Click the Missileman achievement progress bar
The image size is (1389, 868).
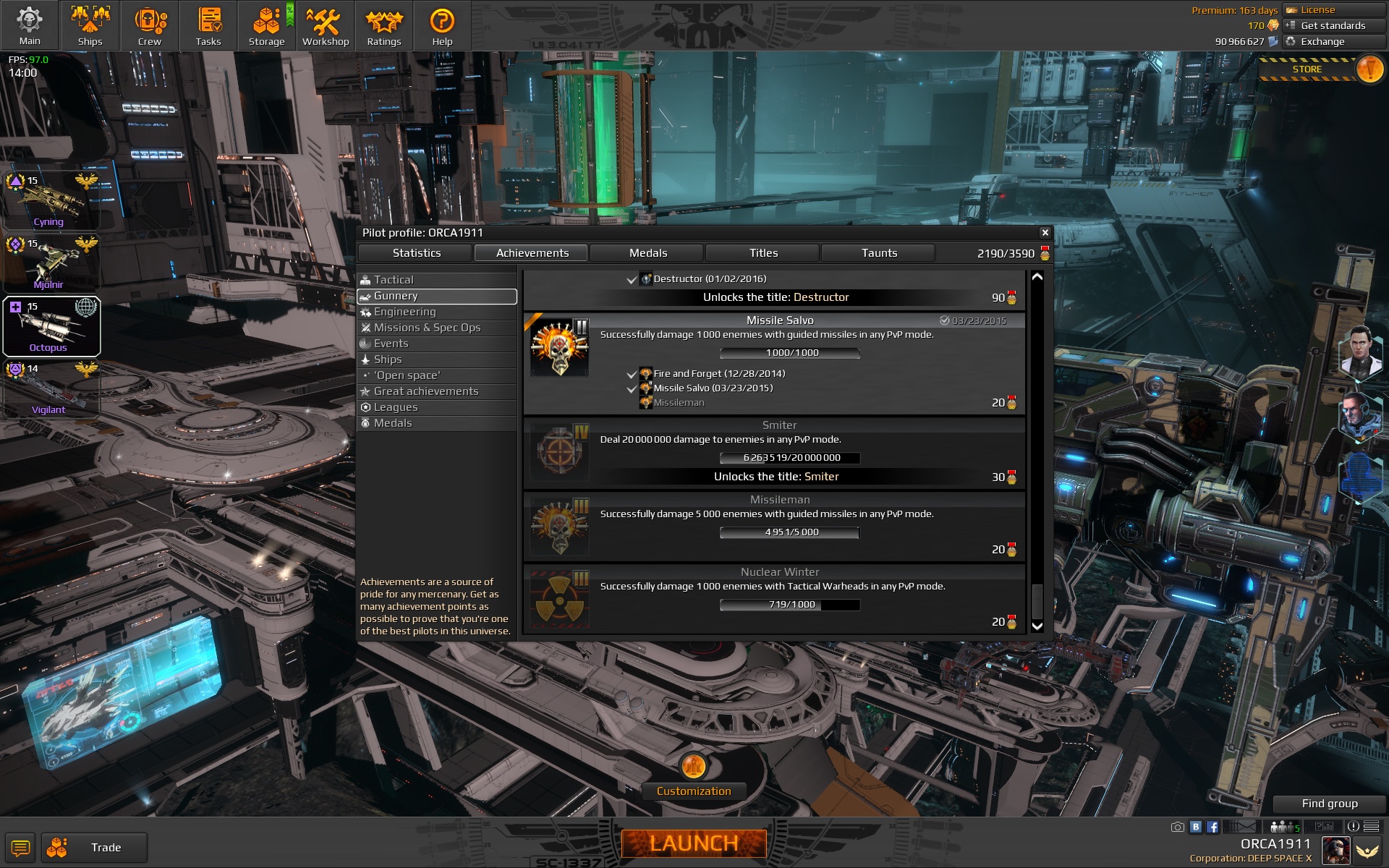(x=789, y=532)
